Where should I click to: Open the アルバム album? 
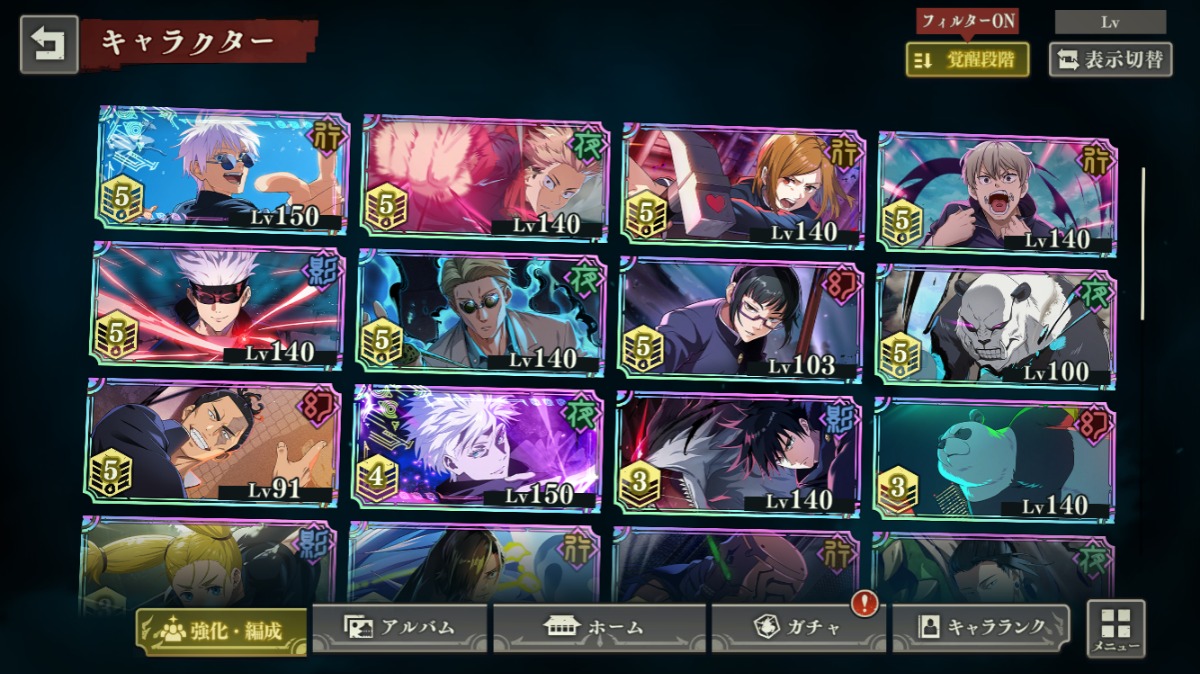pyautogui.click(x=400, y=628)
